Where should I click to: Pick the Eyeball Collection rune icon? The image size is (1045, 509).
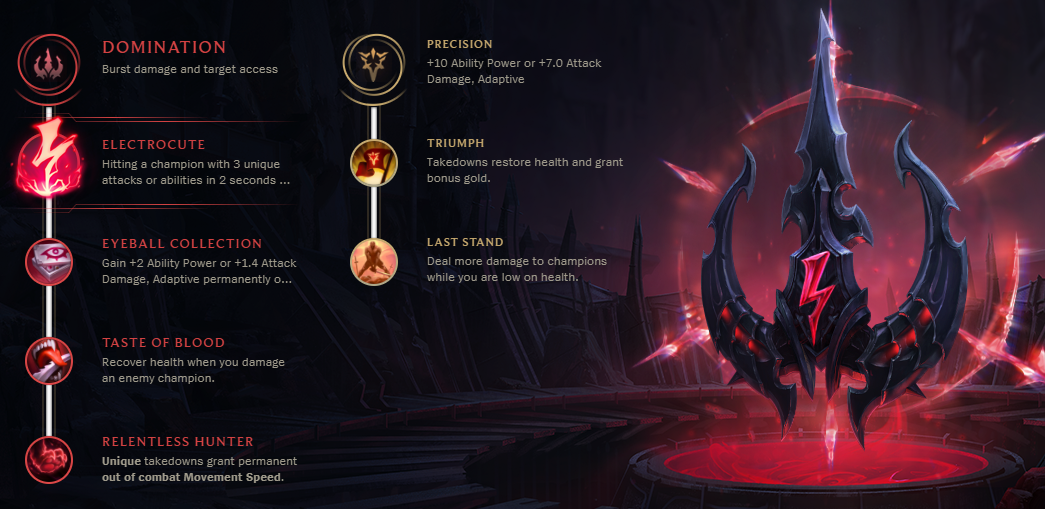tap(48, 262)
